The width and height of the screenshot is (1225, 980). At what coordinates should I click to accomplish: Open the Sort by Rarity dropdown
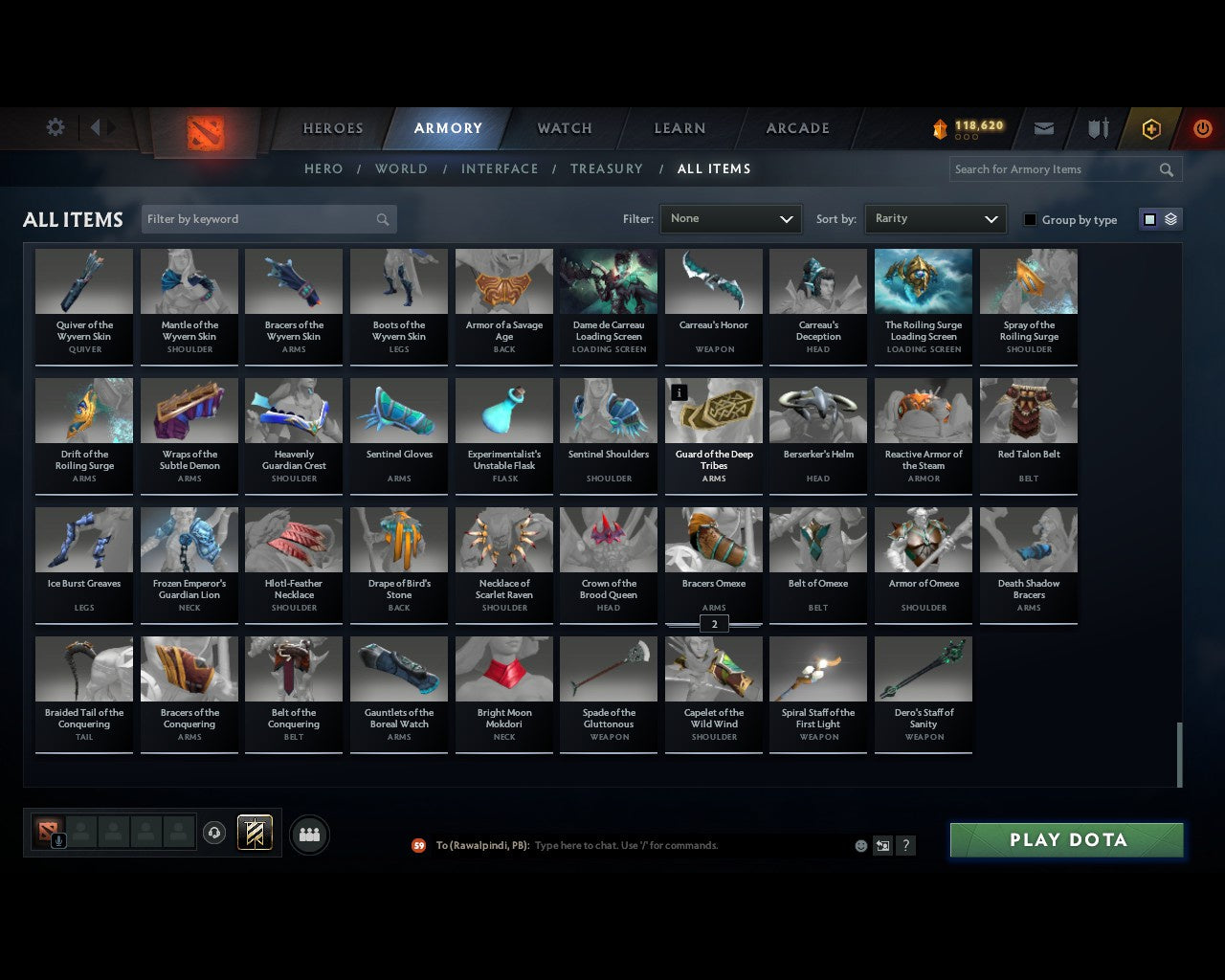935,218
